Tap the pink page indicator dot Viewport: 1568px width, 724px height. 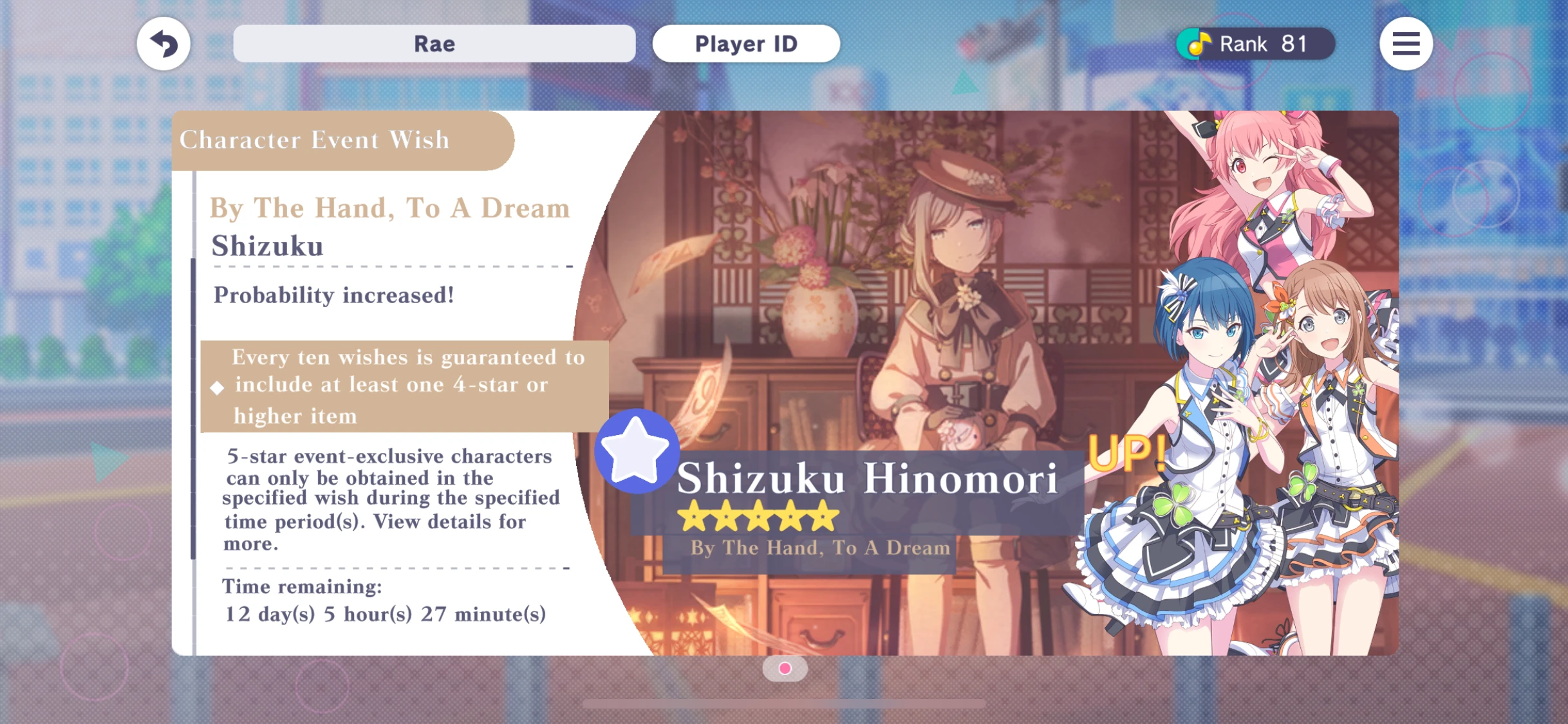coord(784,669)
